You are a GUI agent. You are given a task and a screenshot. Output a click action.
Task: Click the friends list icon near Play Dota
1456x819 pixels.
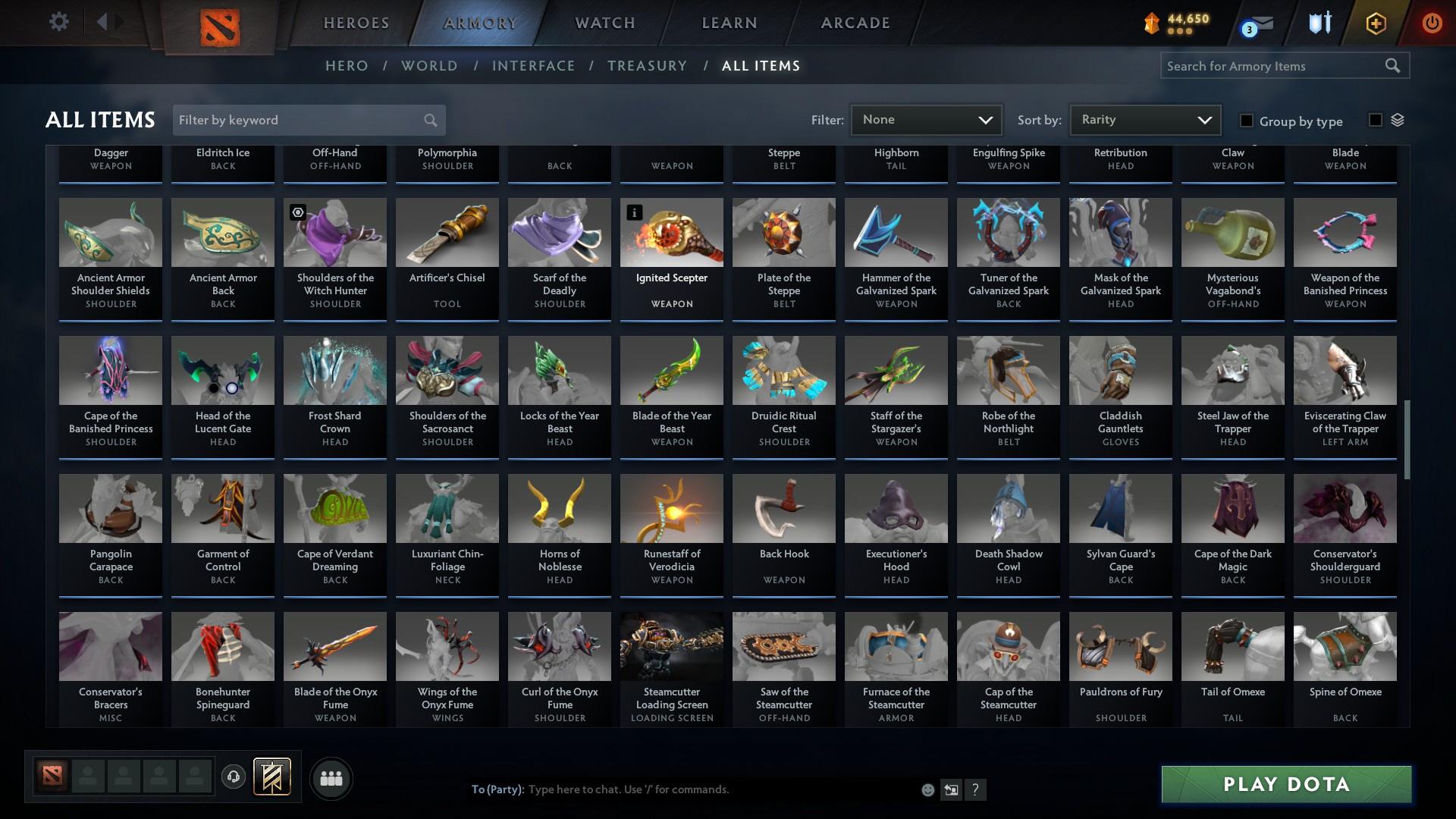coord(331,778)
